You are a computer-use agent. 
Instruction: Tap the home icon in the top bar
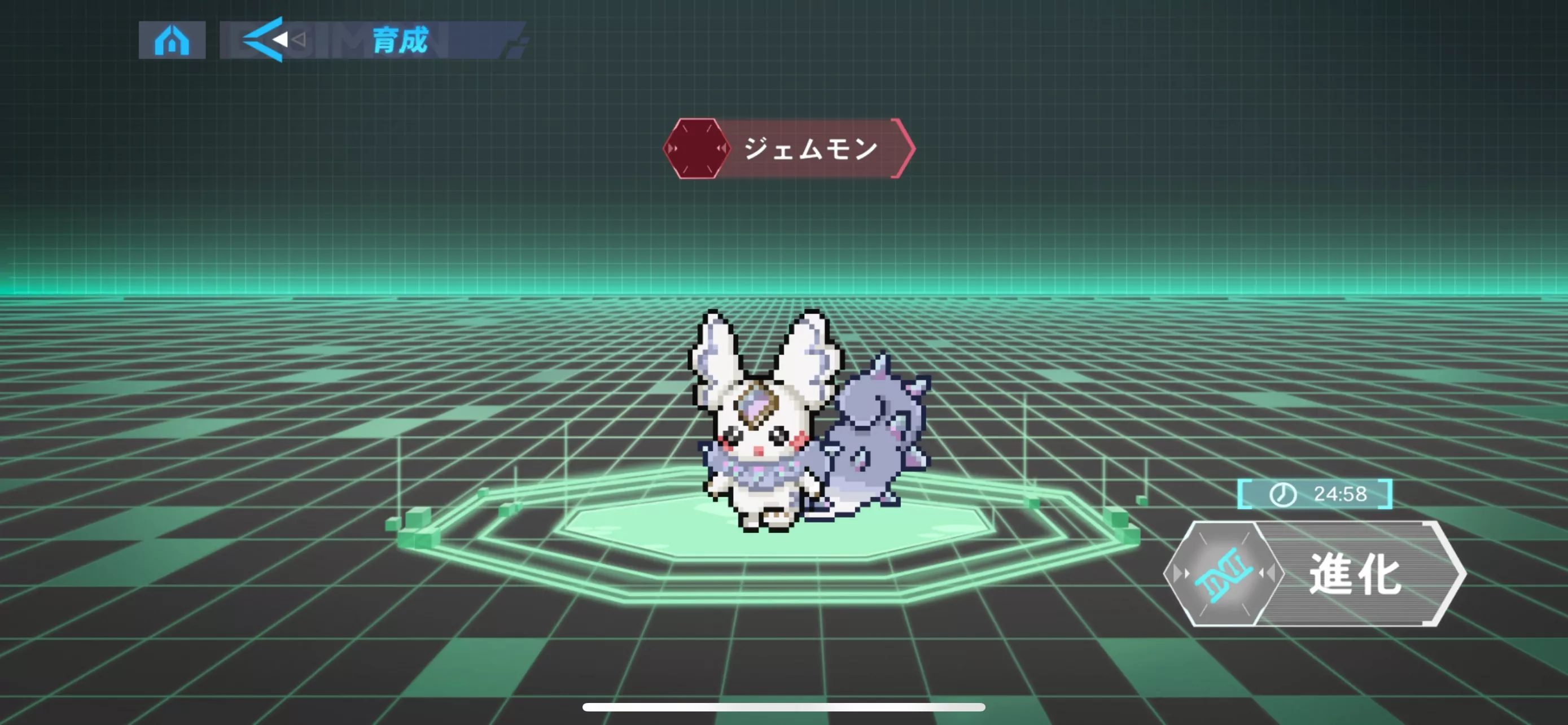[173, 41]
